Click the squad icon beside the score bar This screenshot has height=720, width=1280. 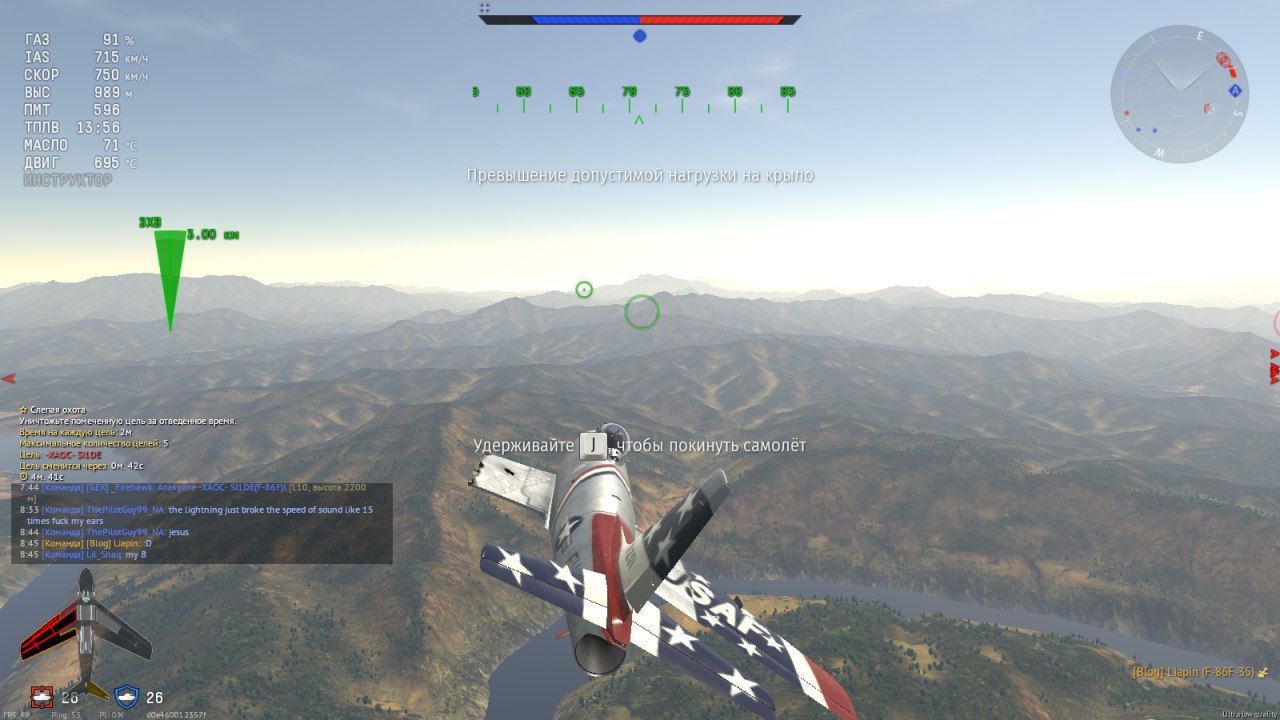pos(484,8)
